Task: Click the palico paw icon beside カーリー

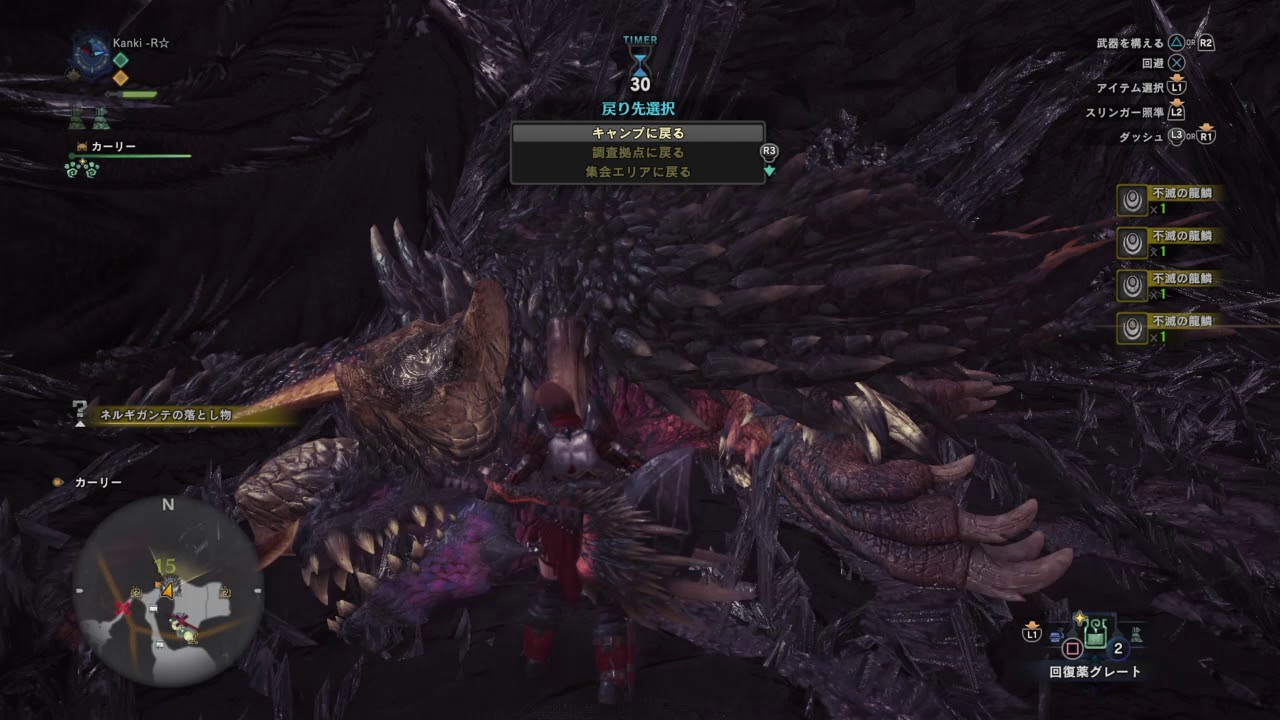Action: pyautogui.click(x=82, y=147)
